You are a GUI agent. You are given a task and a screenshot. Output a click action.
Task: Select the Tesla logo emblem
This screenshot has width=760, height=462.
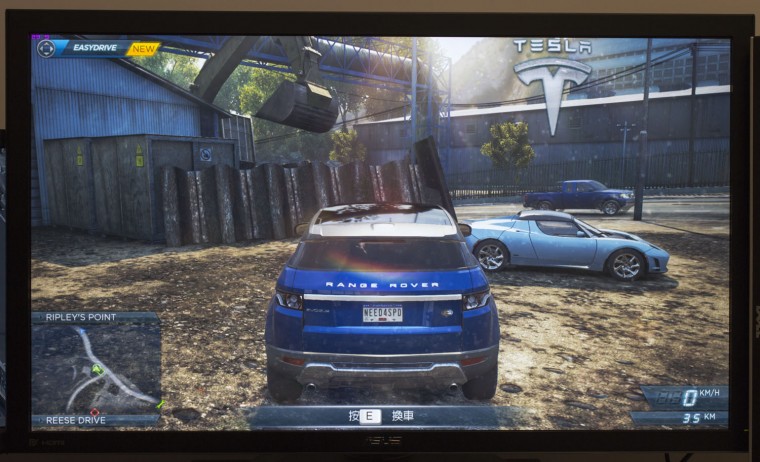(x=551, y=90)
